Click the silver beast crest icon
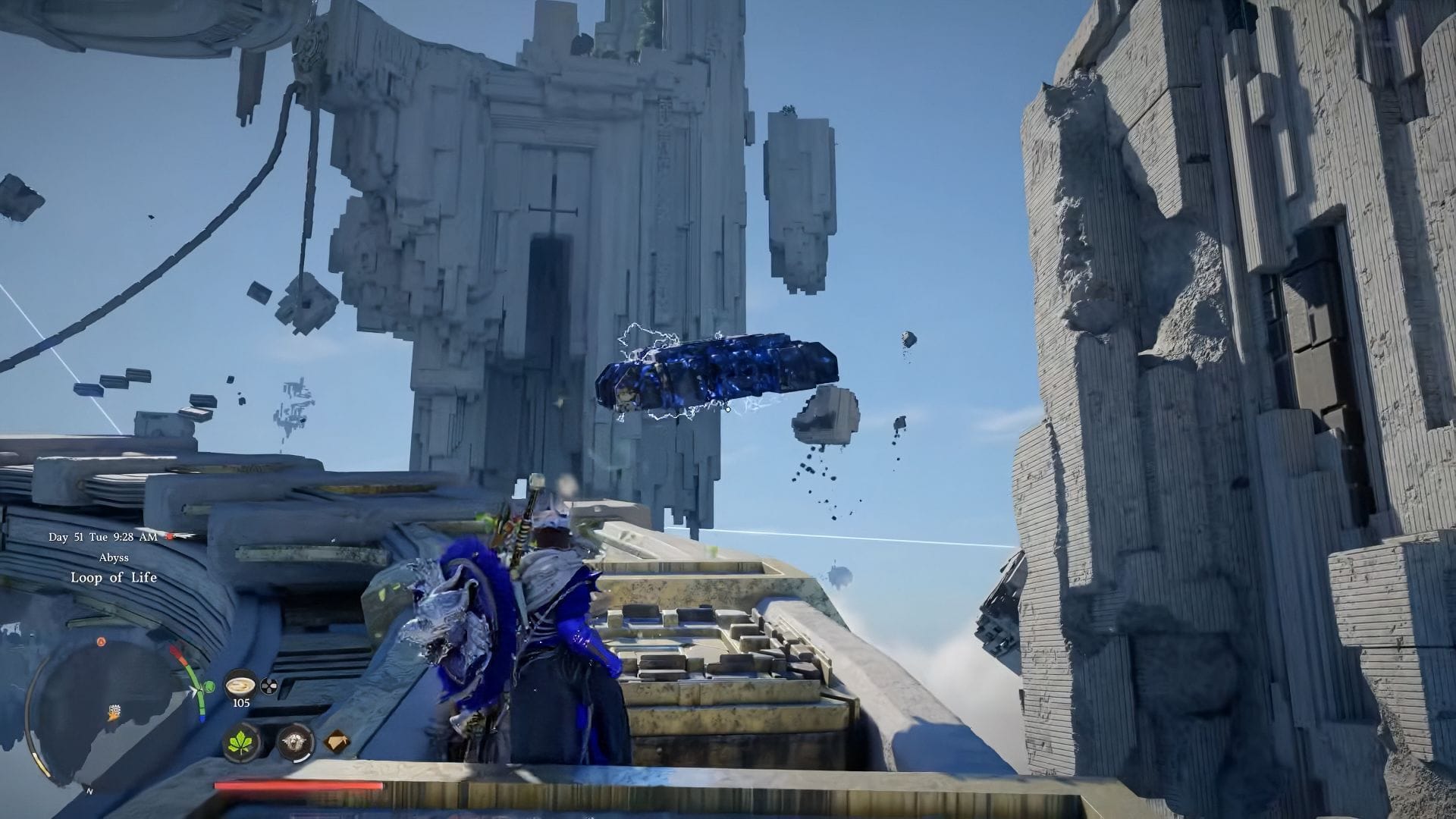Viewport: 1456px width, 819px height. click(x=295, y=742)
